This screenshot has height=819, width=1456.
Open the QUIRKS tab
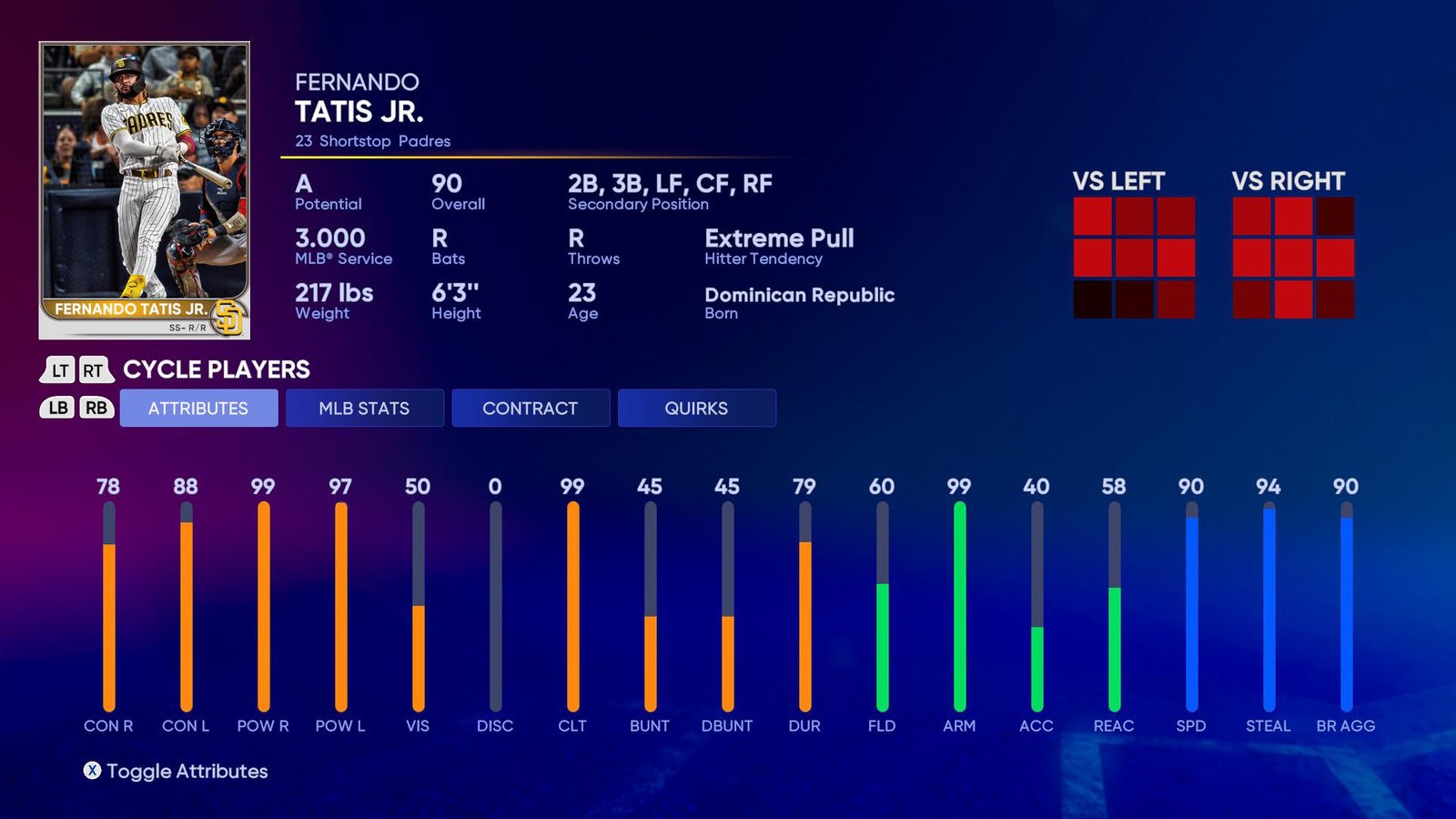pos(697,408)
